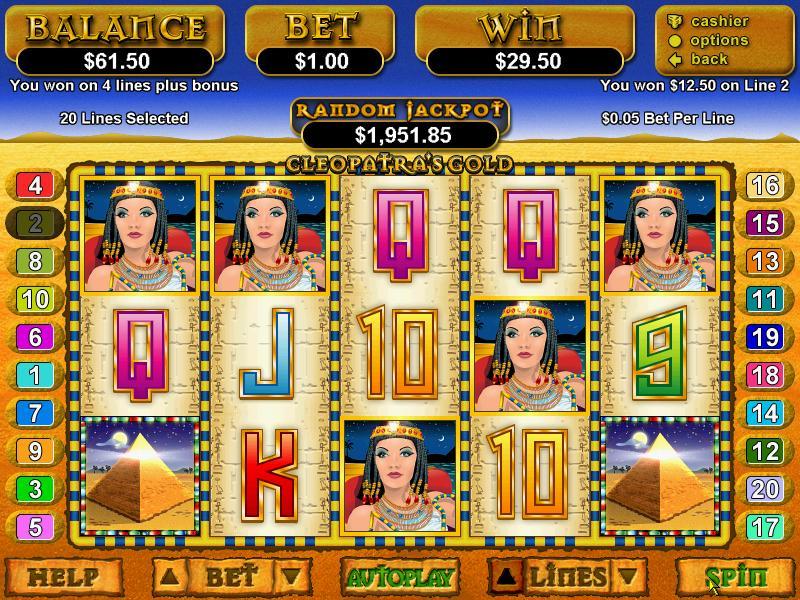The width and height of the screenshot is (800, 600).
Task: Choose payline number 17
Action: [x=765, y=527]
